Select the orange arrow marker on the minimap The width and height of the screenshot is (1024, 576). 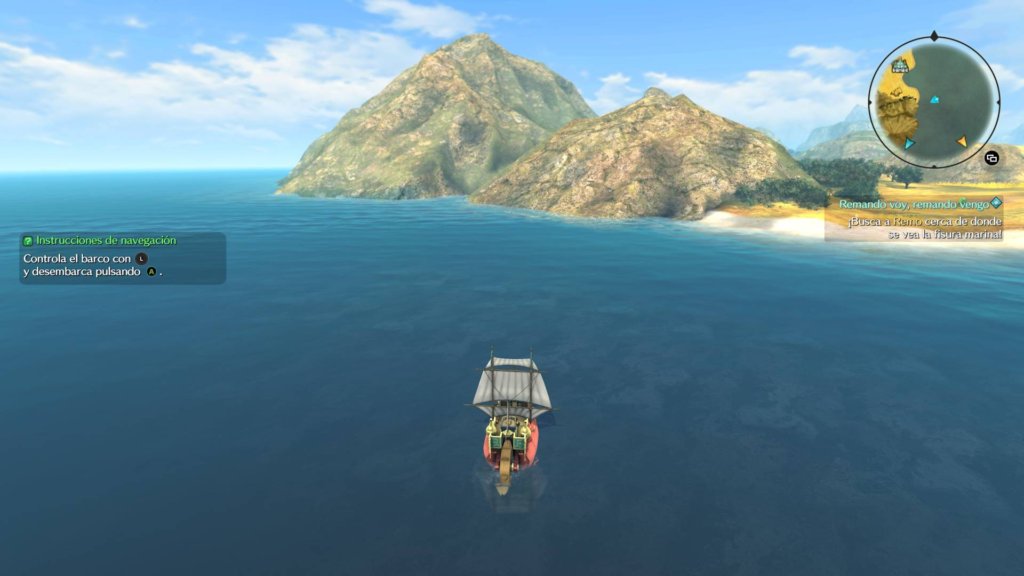(x=961, y=142)
